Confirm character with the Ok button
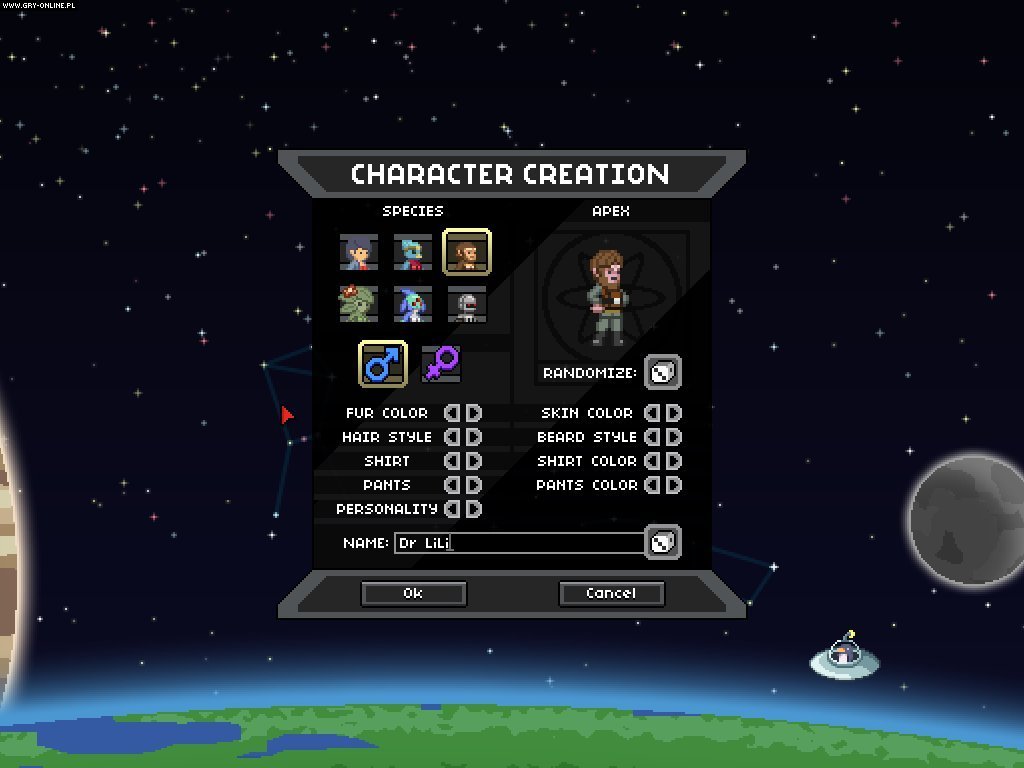 [413, 593]
